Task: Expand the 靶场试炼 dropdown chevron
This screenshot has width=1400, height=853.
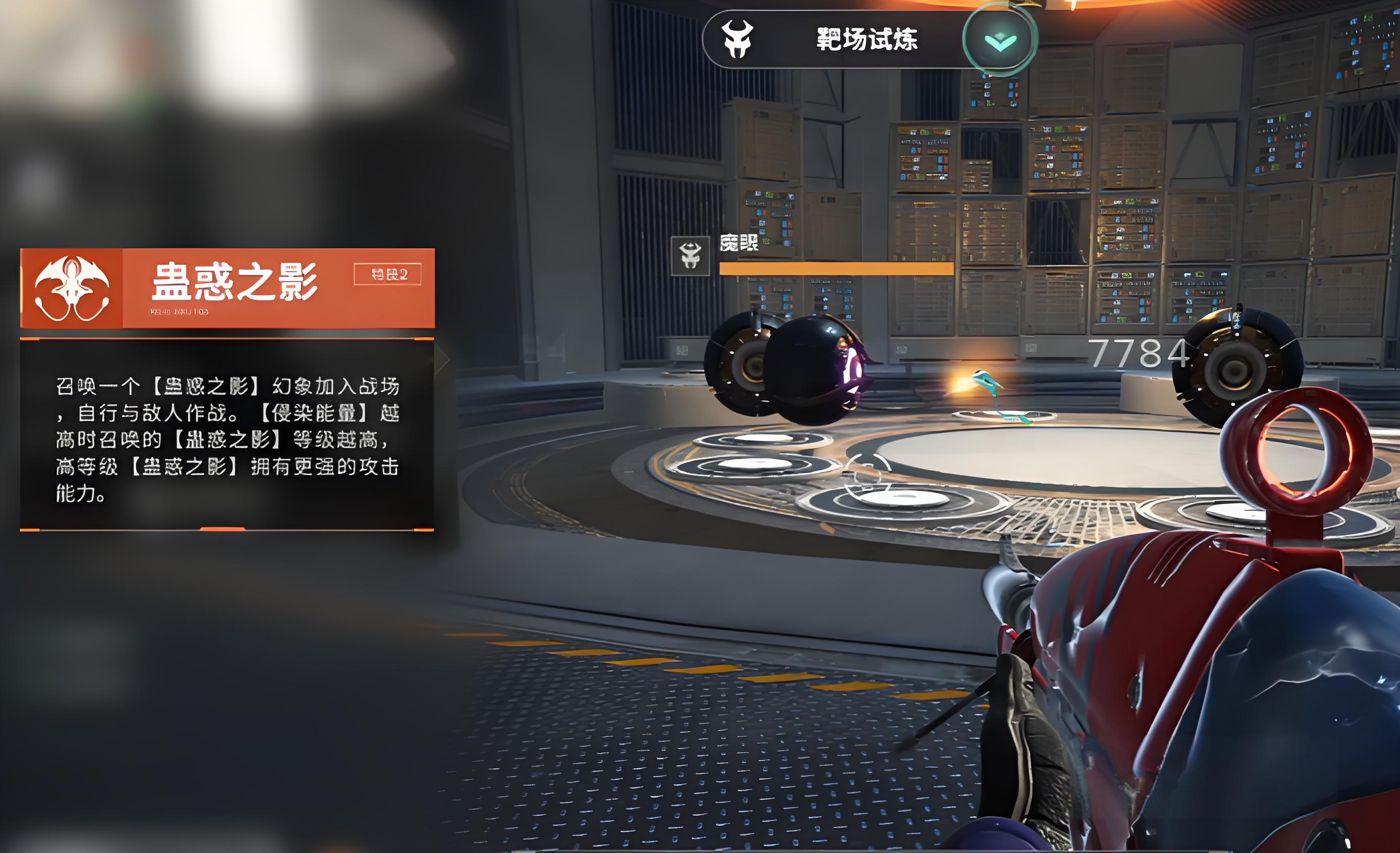Action: click(1000, 40)
